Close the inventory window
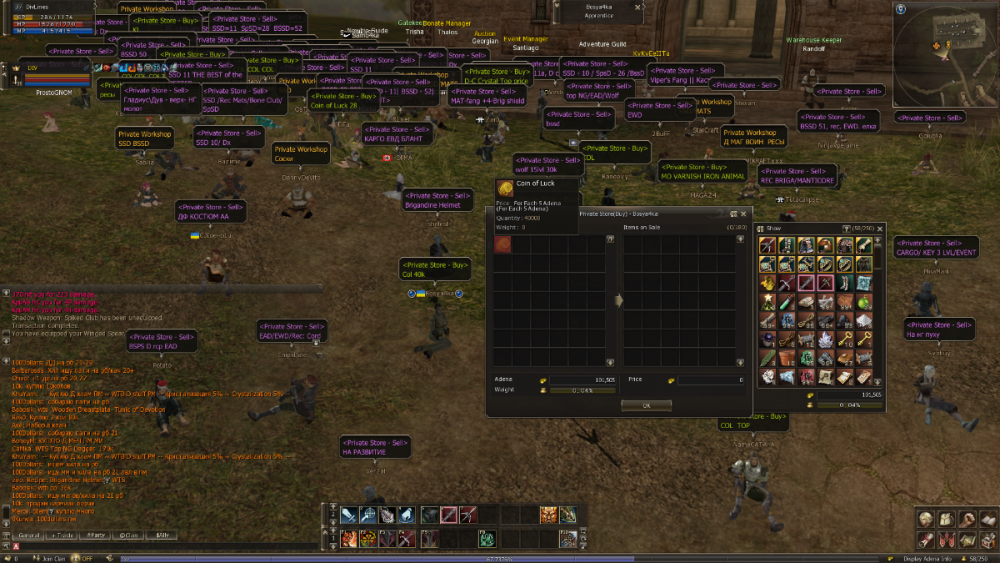 point(880,228)
